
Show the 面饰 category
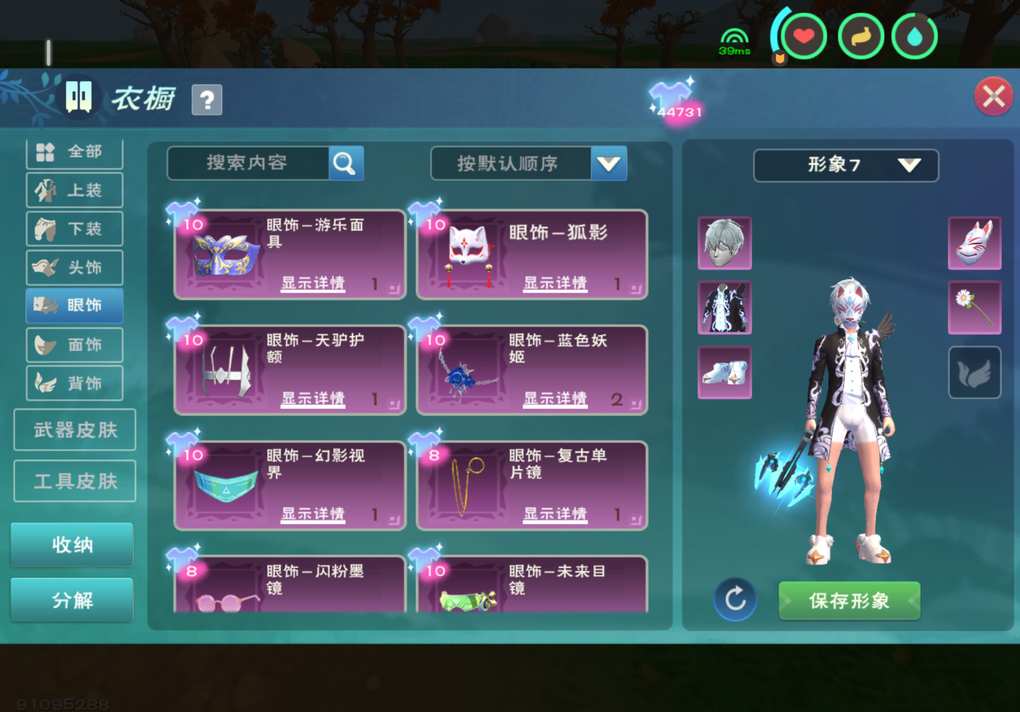pos(75,345)
